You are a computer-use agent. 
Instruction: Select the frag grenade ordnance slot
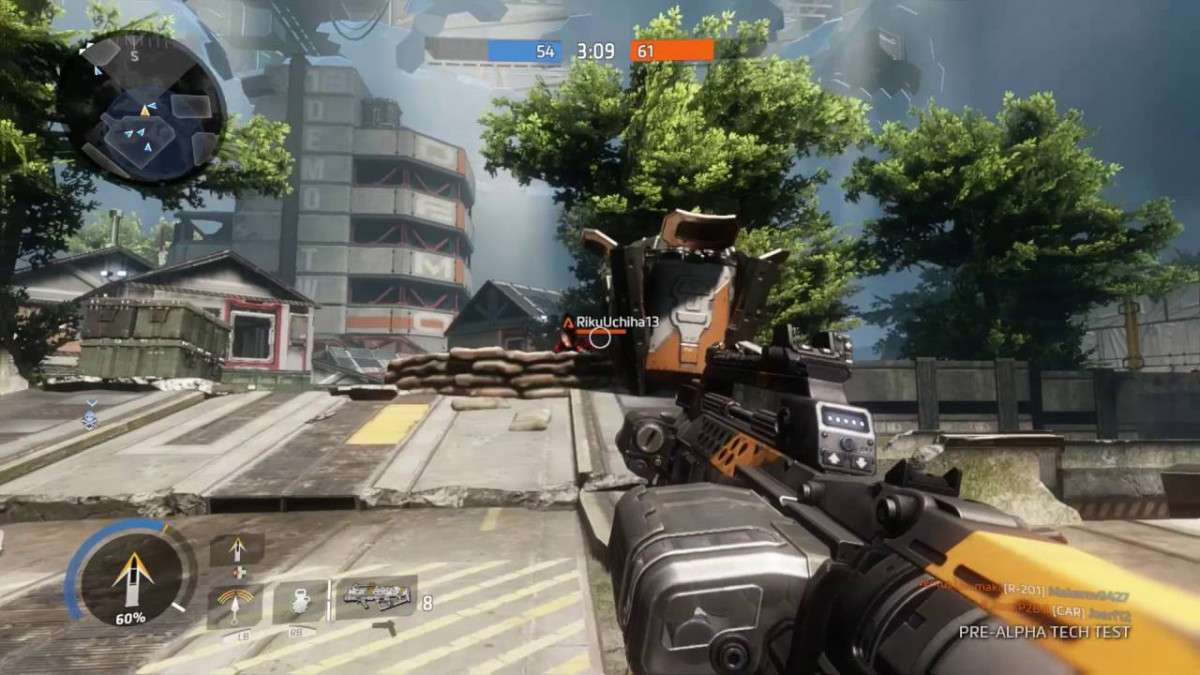point(299,600)
